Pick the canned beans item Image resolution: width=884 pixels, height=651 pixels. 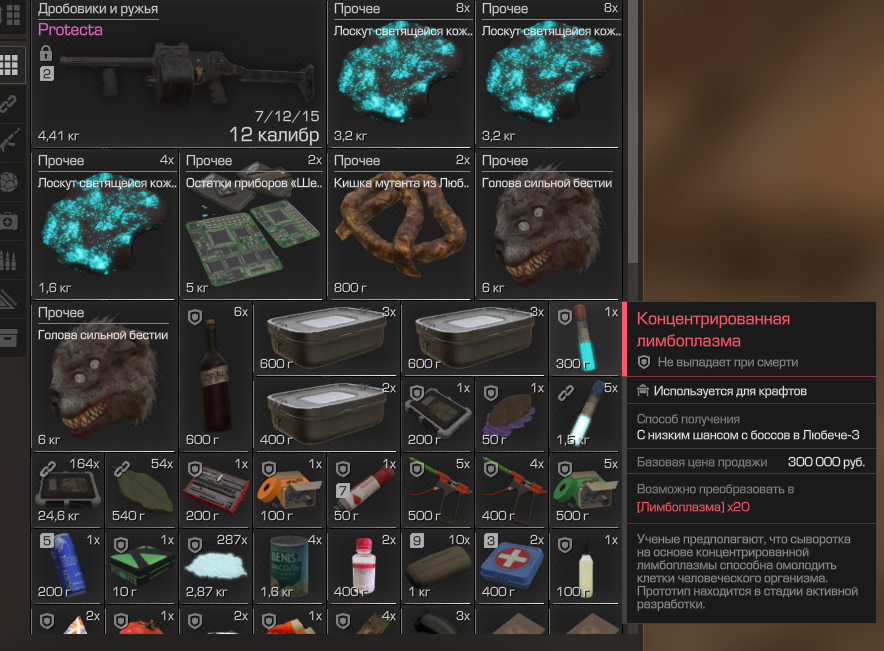289,567
